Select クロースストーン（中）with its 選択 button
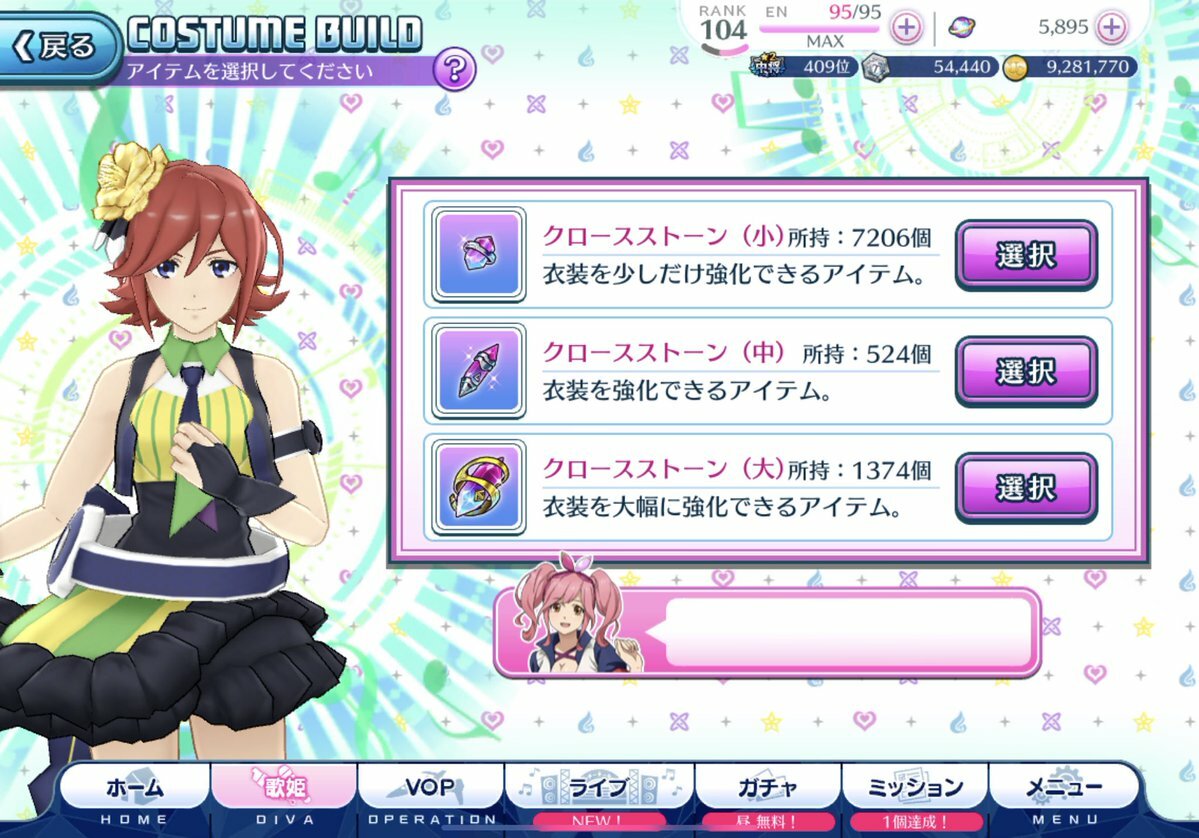Viewport: 1199px width, 838px height. pos(1025,371)
